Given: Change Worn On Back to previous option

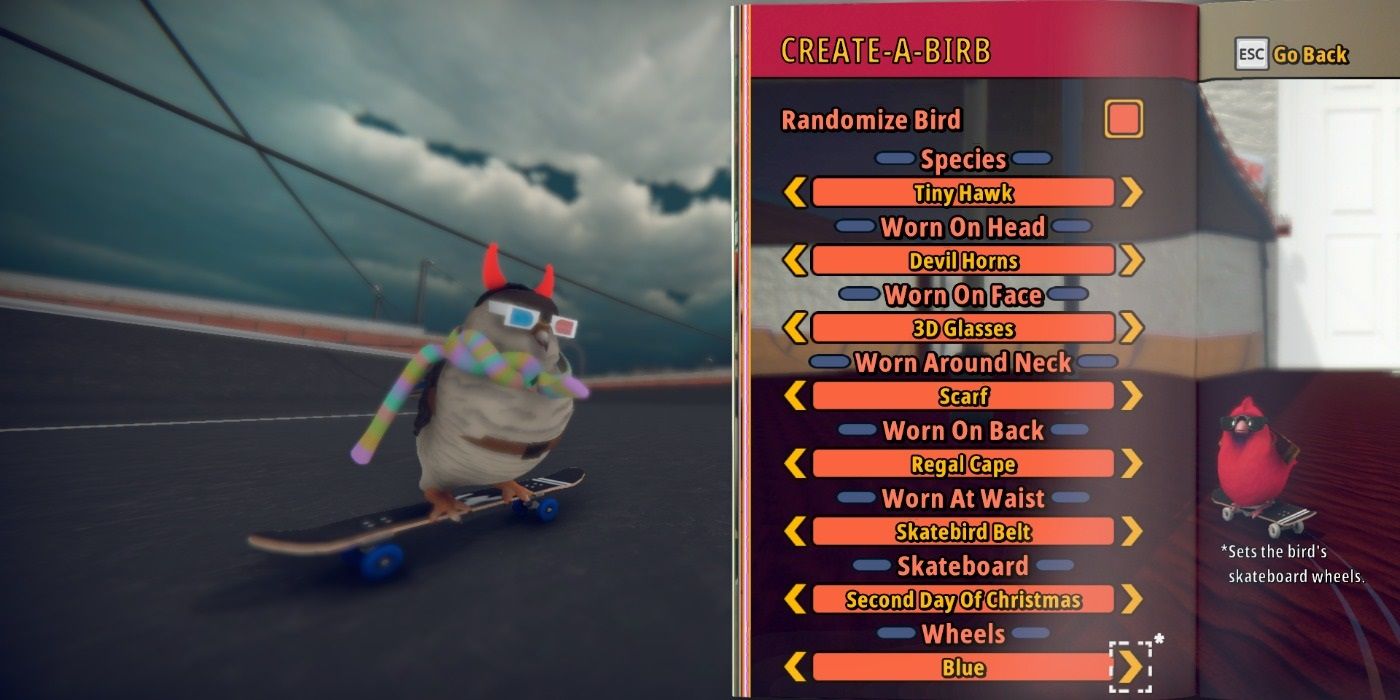Looking at the screenshot, I should click(x=795, y=464).
